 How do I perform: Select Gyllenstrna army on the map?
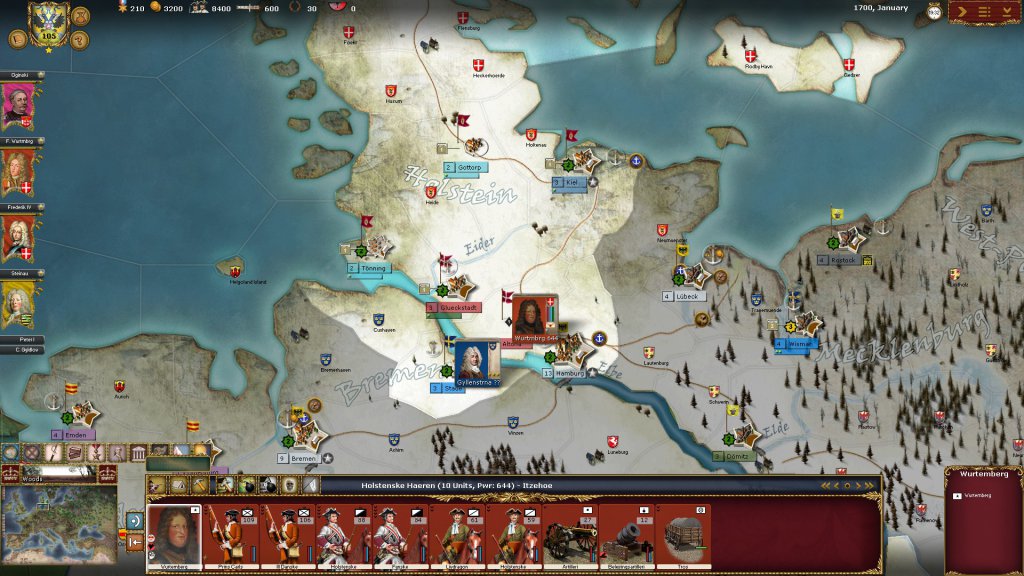(470, 361)
